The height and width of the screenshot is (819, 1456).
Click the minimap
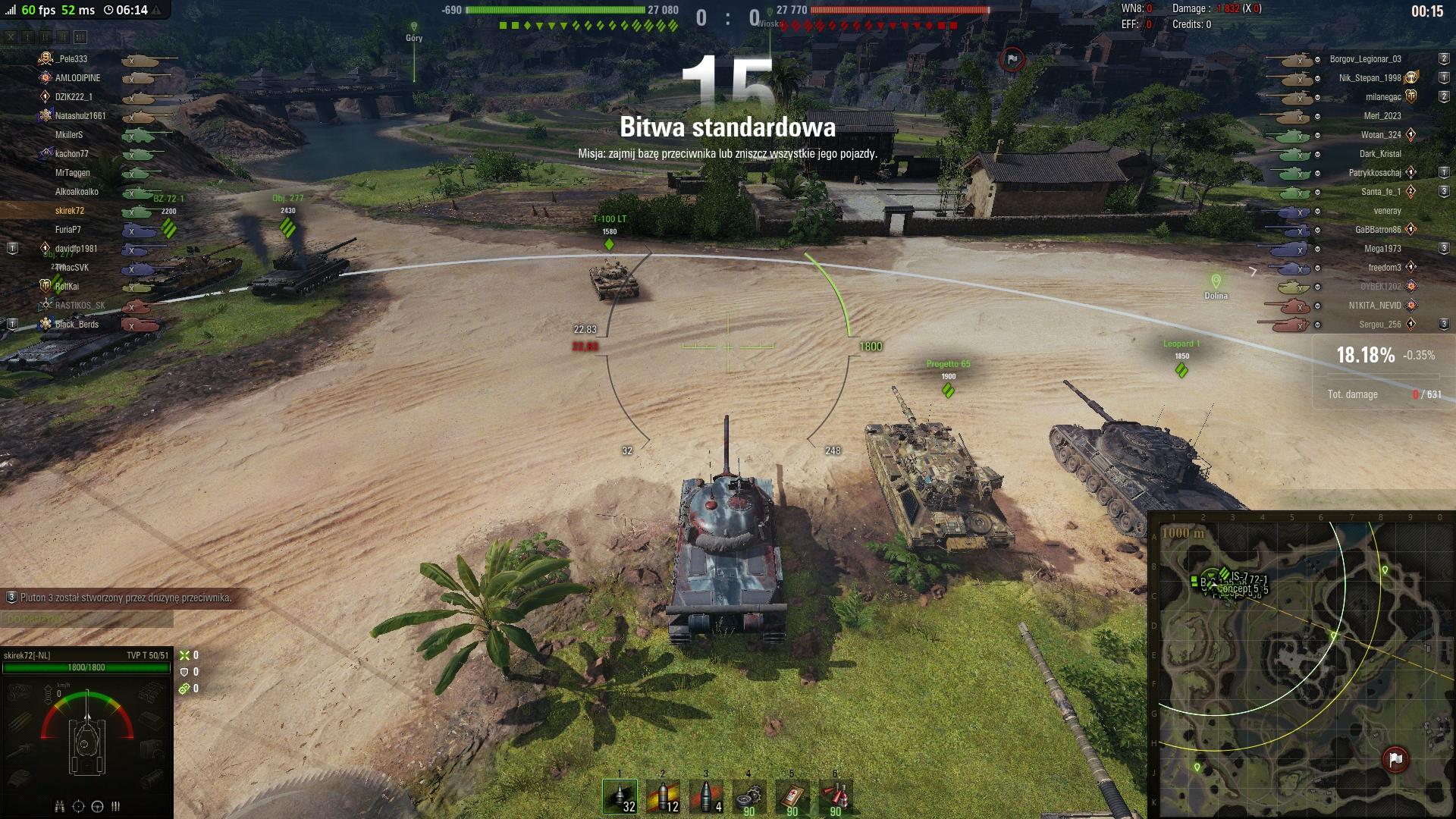pyautogui.click(x=1301, y=667)
